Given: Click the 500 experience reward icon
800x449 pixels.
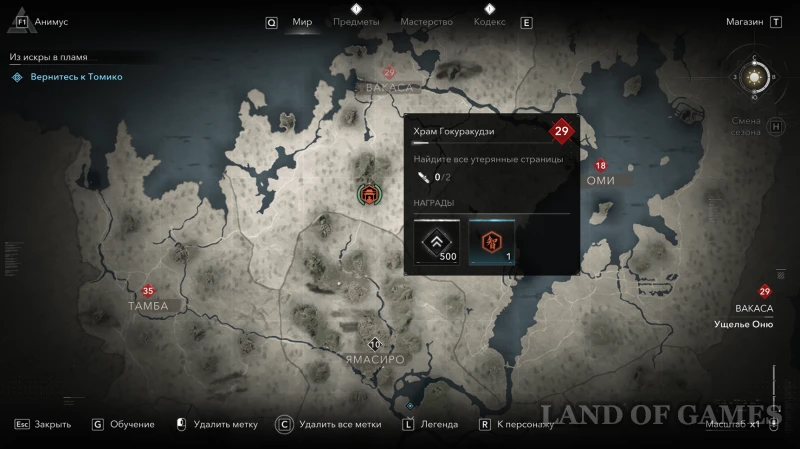Looking at the screenshot, I should click(437, 243).
